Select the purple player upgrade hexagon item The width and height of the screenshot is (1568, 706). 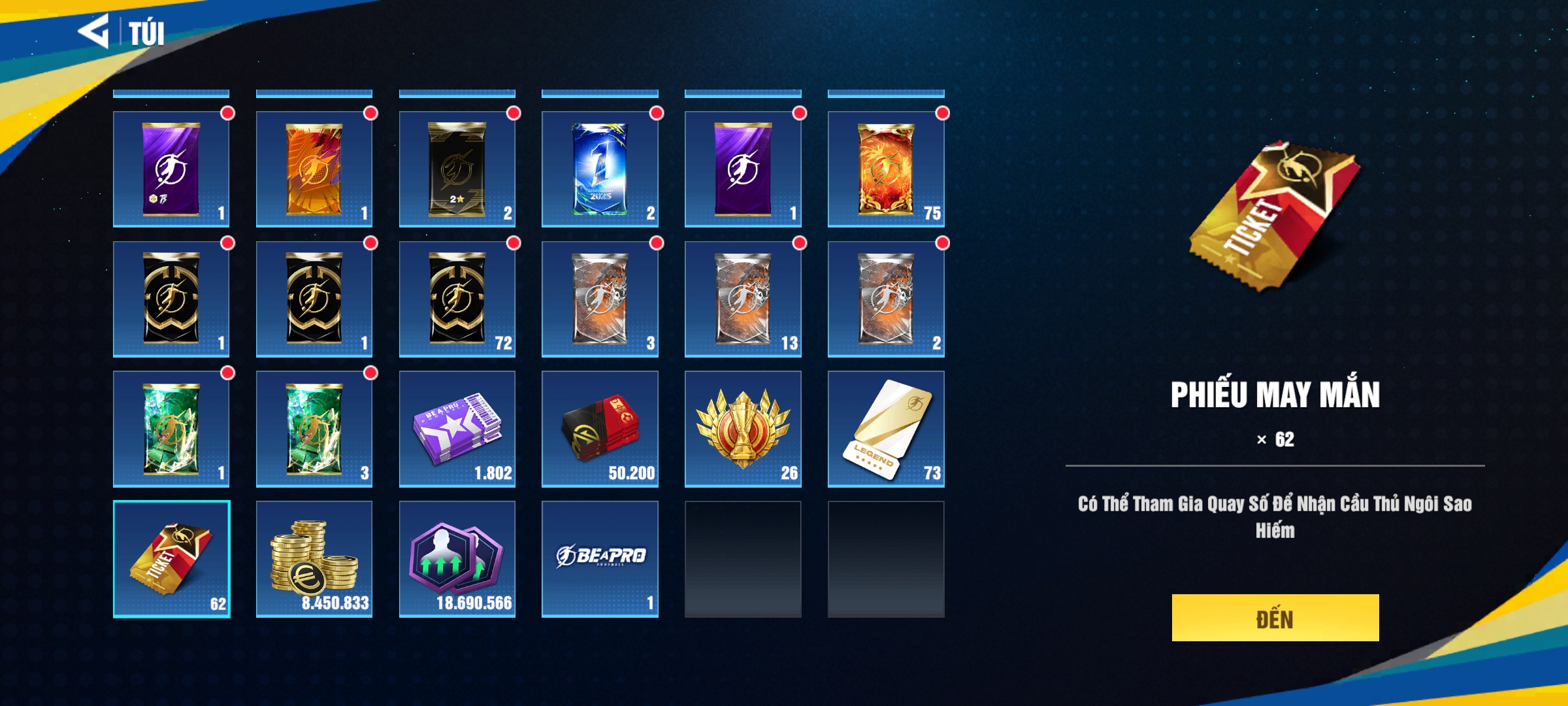(457, 559)
